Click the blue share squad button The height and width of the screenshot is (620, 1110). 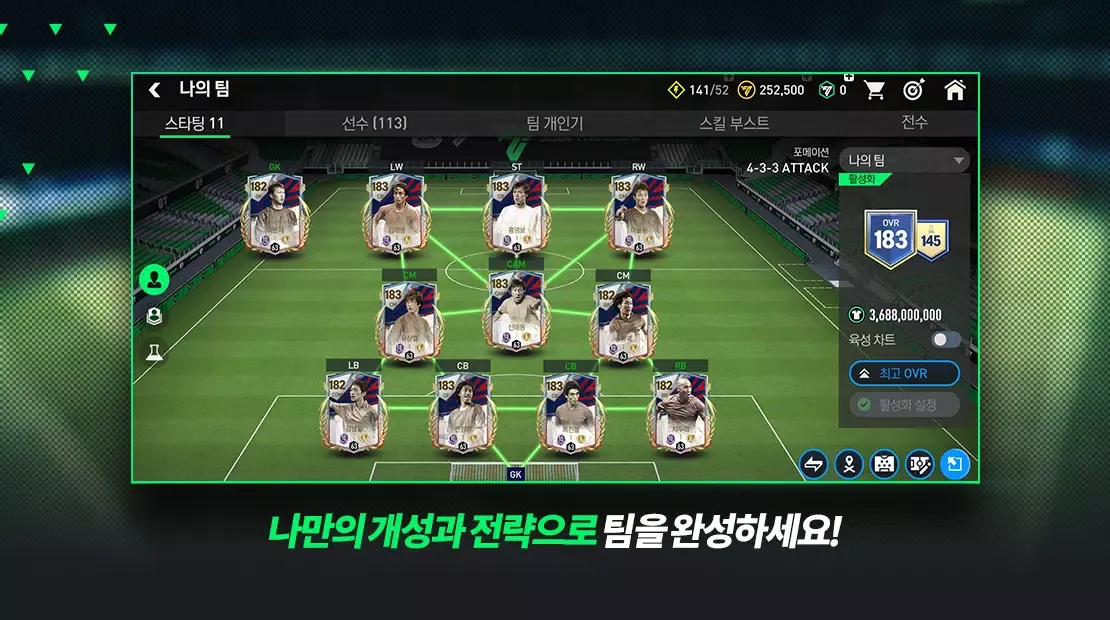[x=955, y=464]
